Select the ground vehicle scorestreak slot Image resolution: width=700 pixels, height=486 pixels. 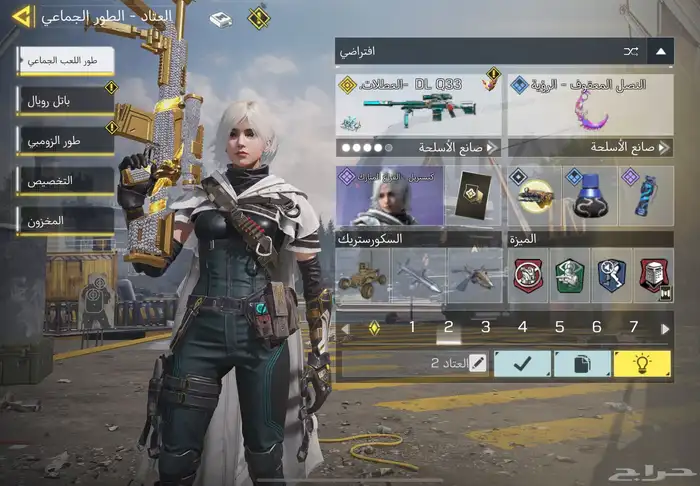(x=362, y=275)
